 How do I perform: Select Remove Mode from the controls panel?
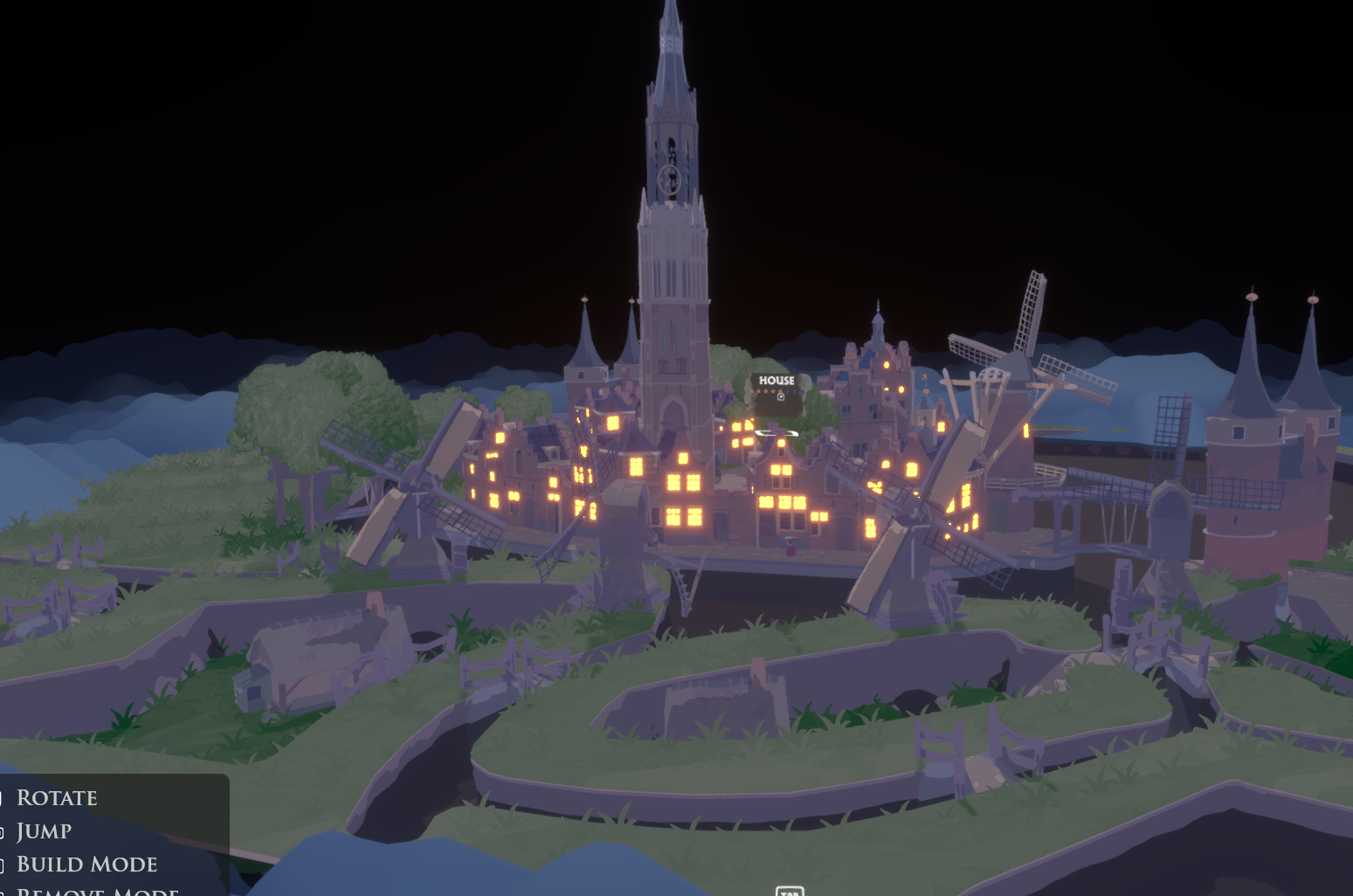point(99,892)
